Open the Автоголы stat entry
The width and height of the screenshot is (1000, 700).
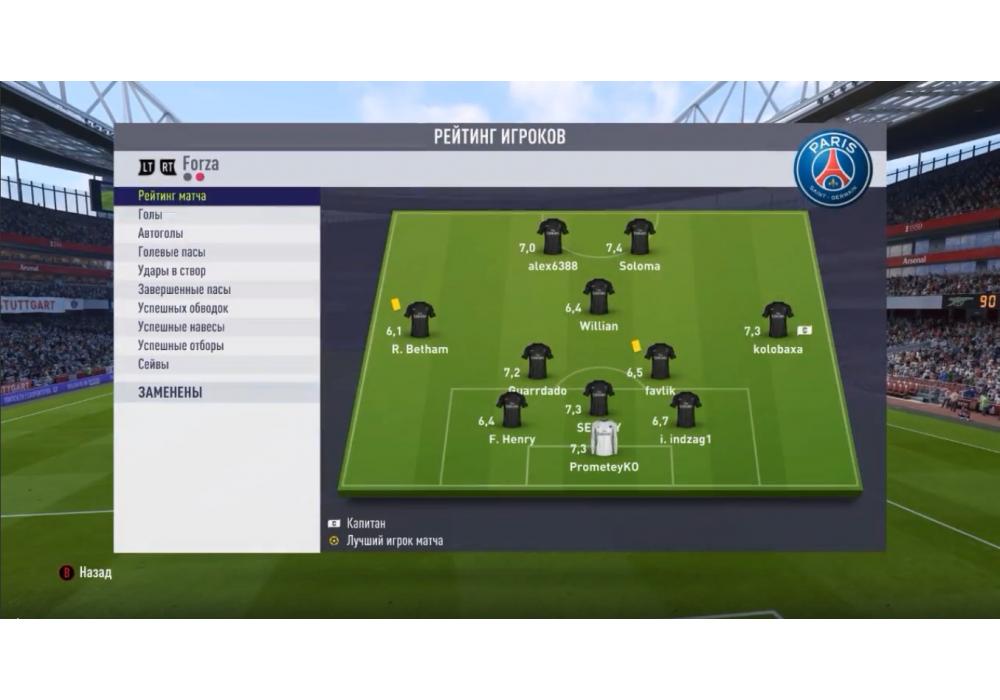(160, 233)
